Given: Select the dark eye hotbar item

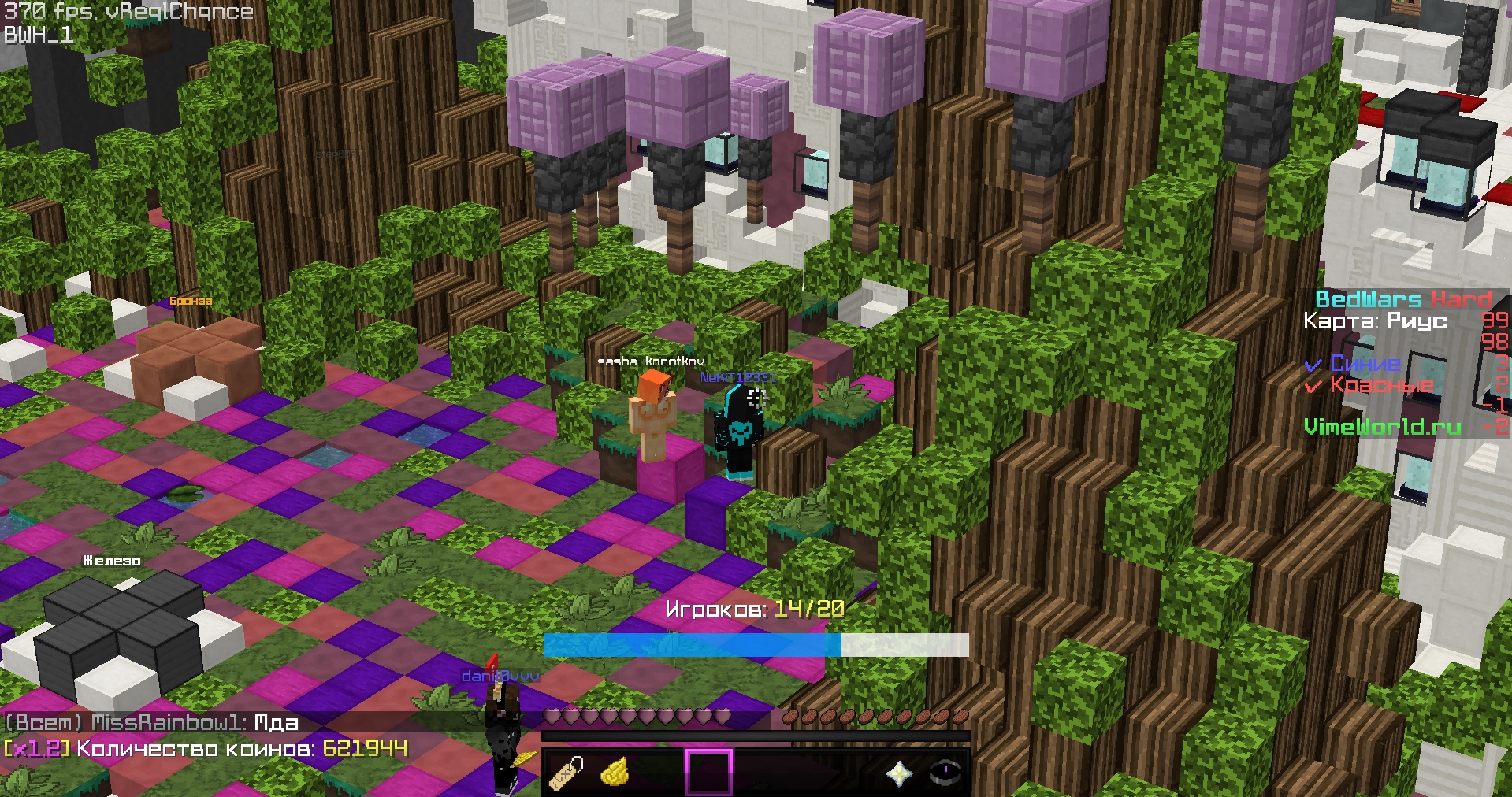Looking at the screenshot, I should click(x=945, y=773).
